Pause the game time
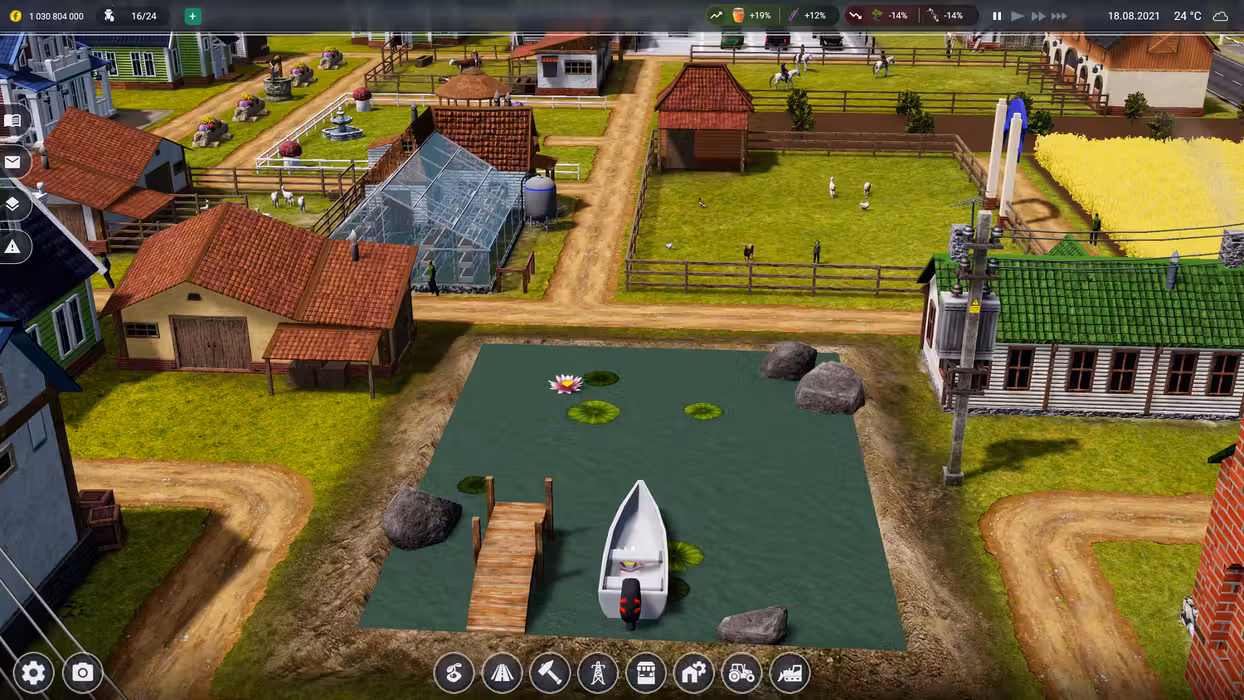This screenshot has width=1244, height=700. click(997, 16)
